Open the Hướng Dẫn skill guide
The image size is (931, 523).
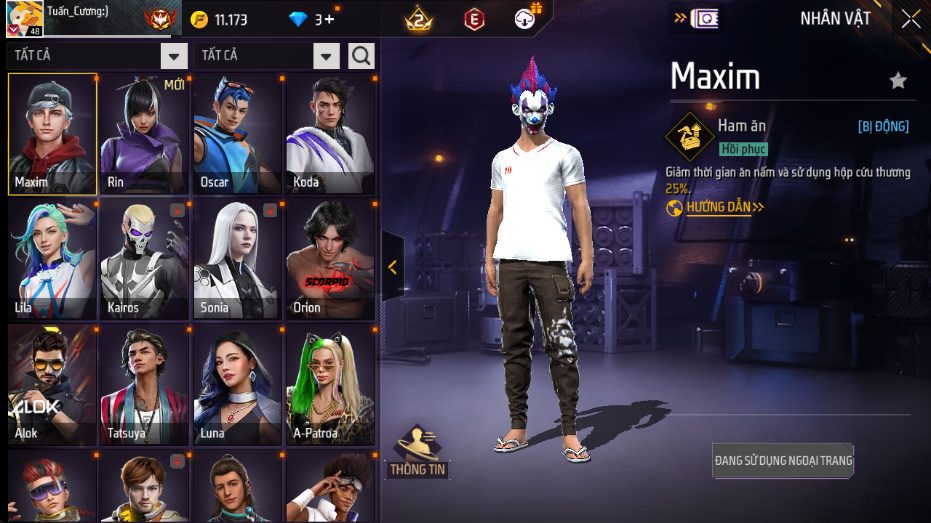click(716, 208)
